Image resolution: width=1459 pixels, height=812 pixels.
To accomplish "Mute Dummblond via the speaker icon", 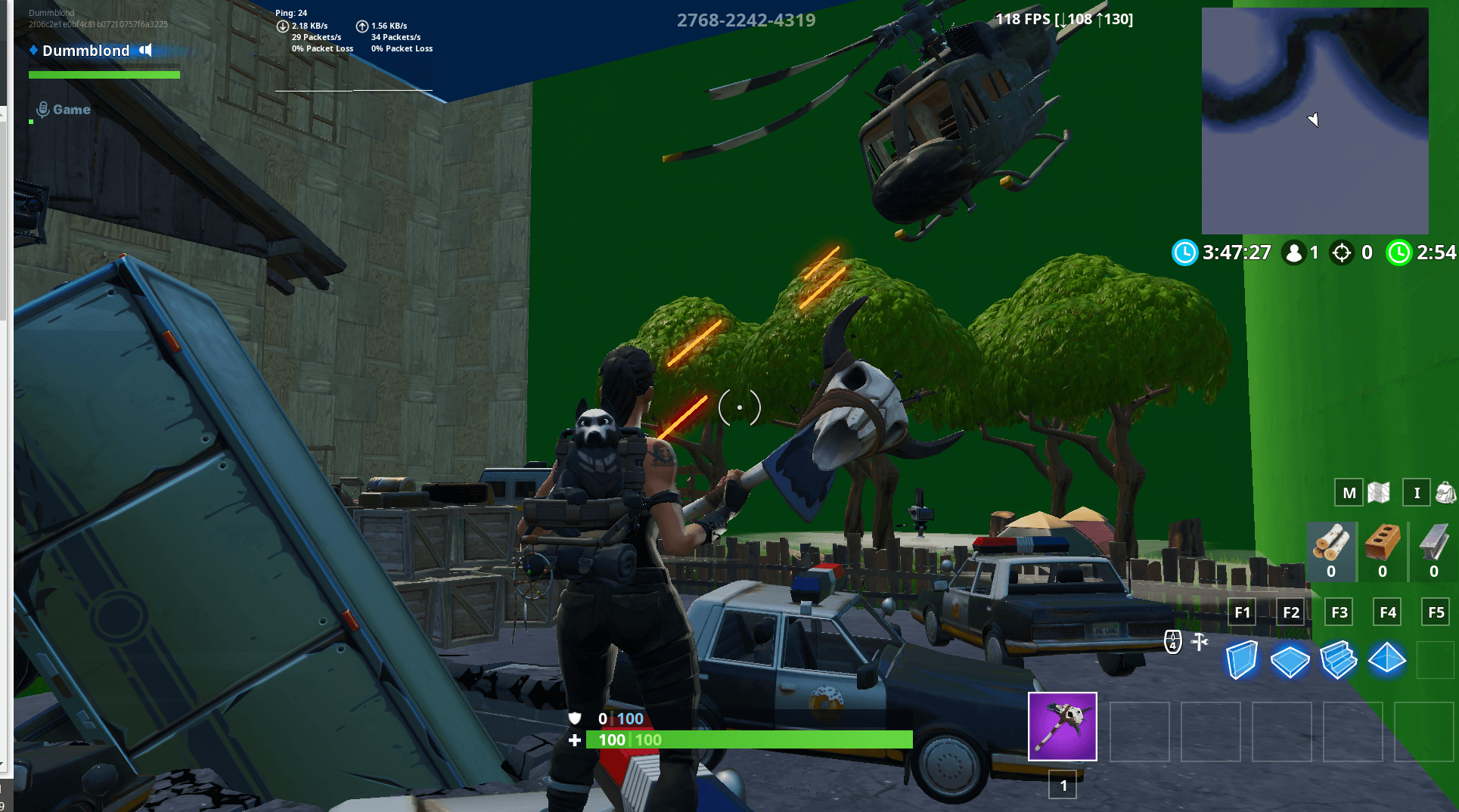I will click(x=144, y=50).
